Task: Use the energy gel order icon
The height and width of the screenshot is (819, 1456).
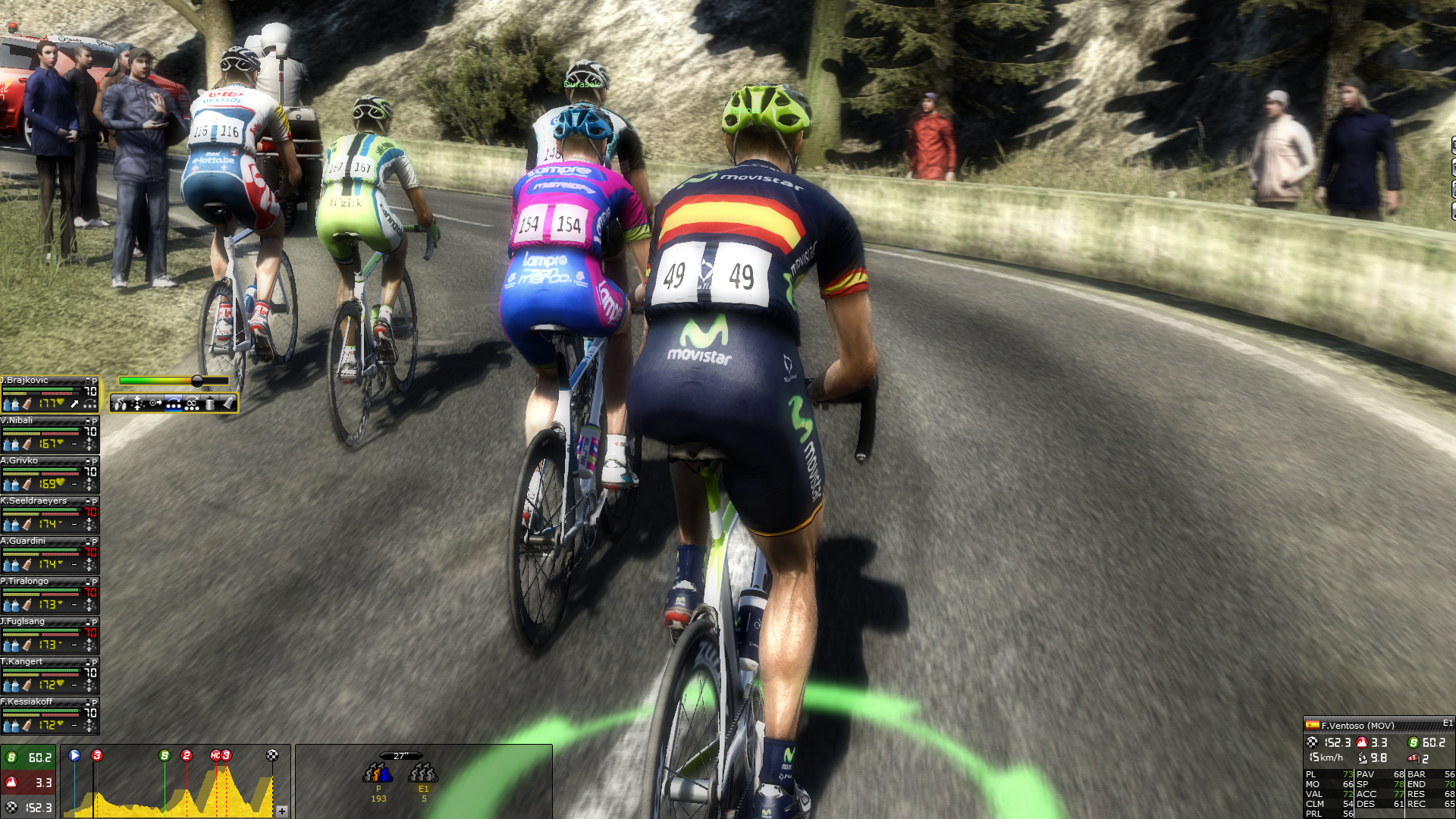Action: coord(228,403)
